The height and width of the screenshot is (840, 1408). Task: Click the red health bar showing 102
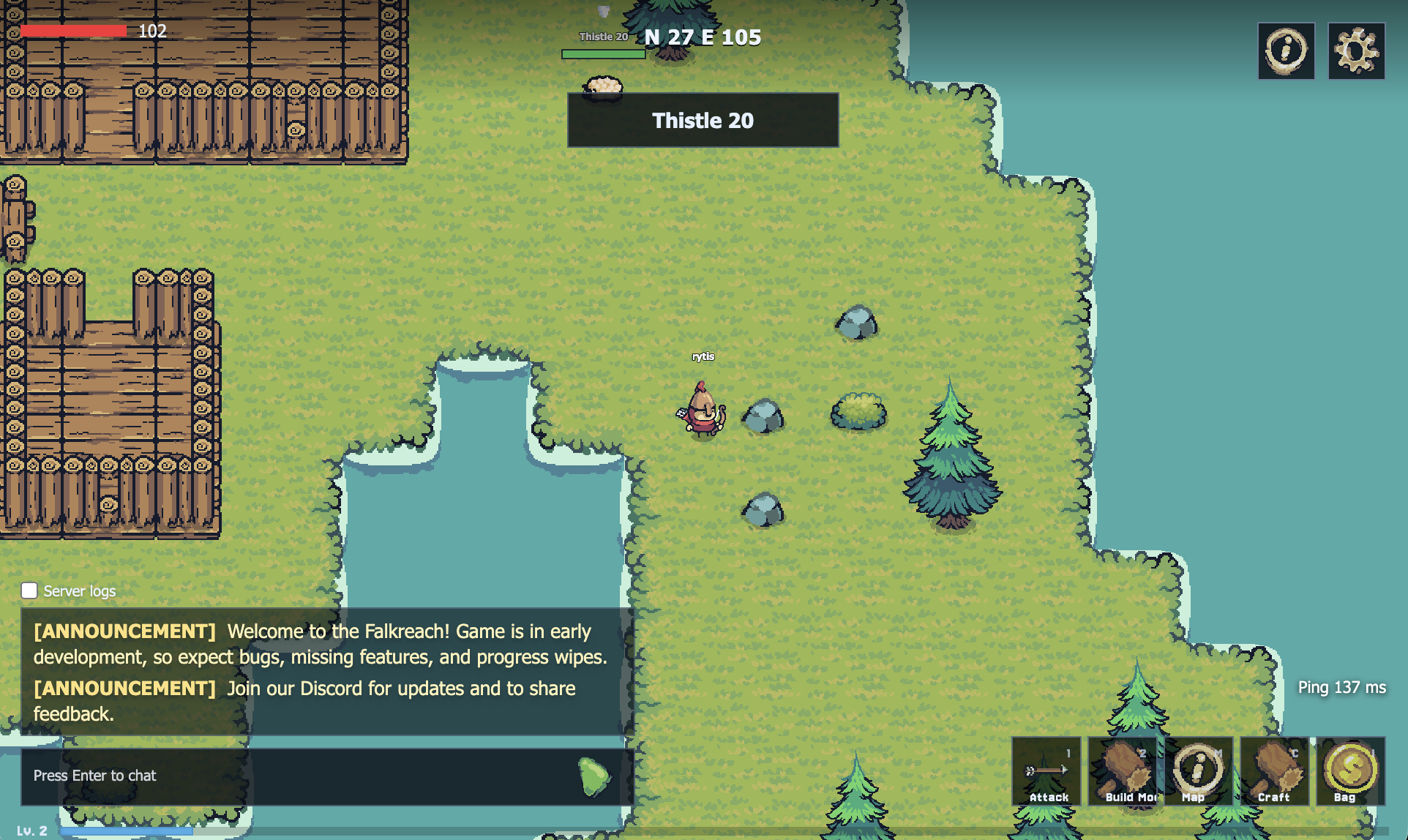point(73,31)
